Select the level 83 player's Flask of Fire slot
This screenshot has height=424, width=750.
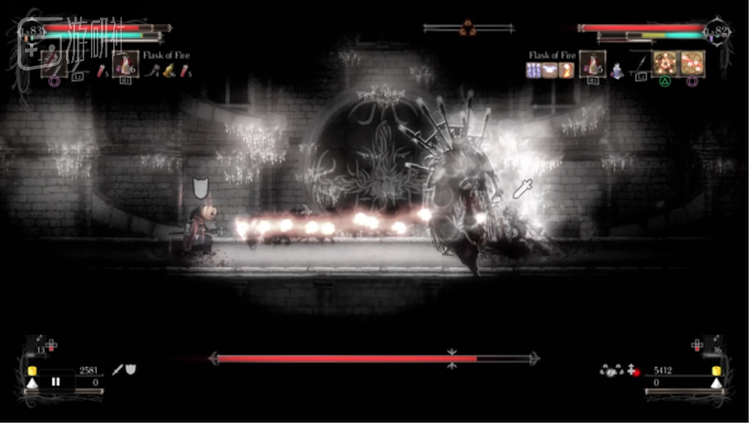pyautogui.click(x=126, y=66)
